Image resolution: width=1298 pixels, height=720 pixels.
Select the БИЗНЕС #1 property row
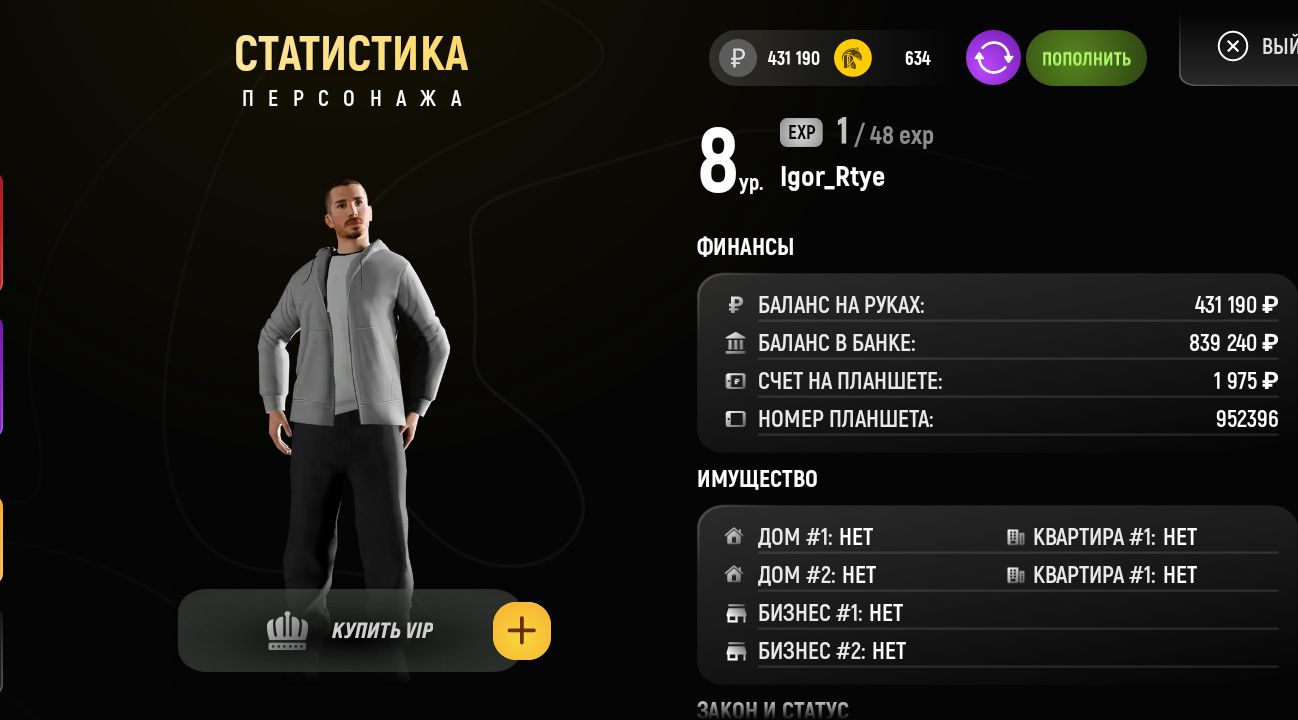click(830, 613)
